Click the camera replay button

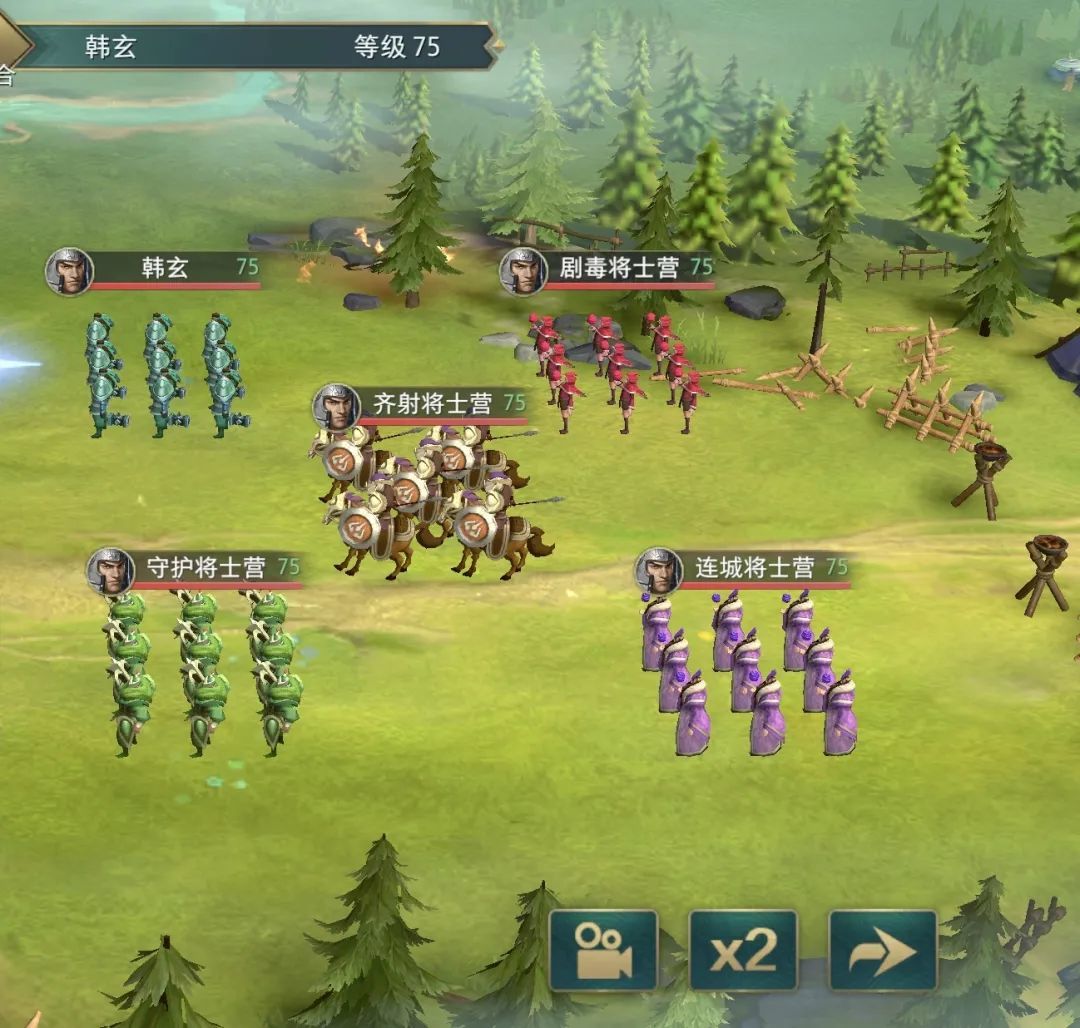tap(603, 950)
